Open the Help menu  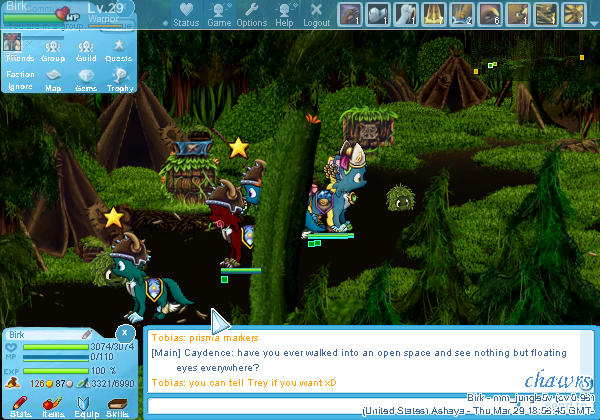(x=284, y=15)
